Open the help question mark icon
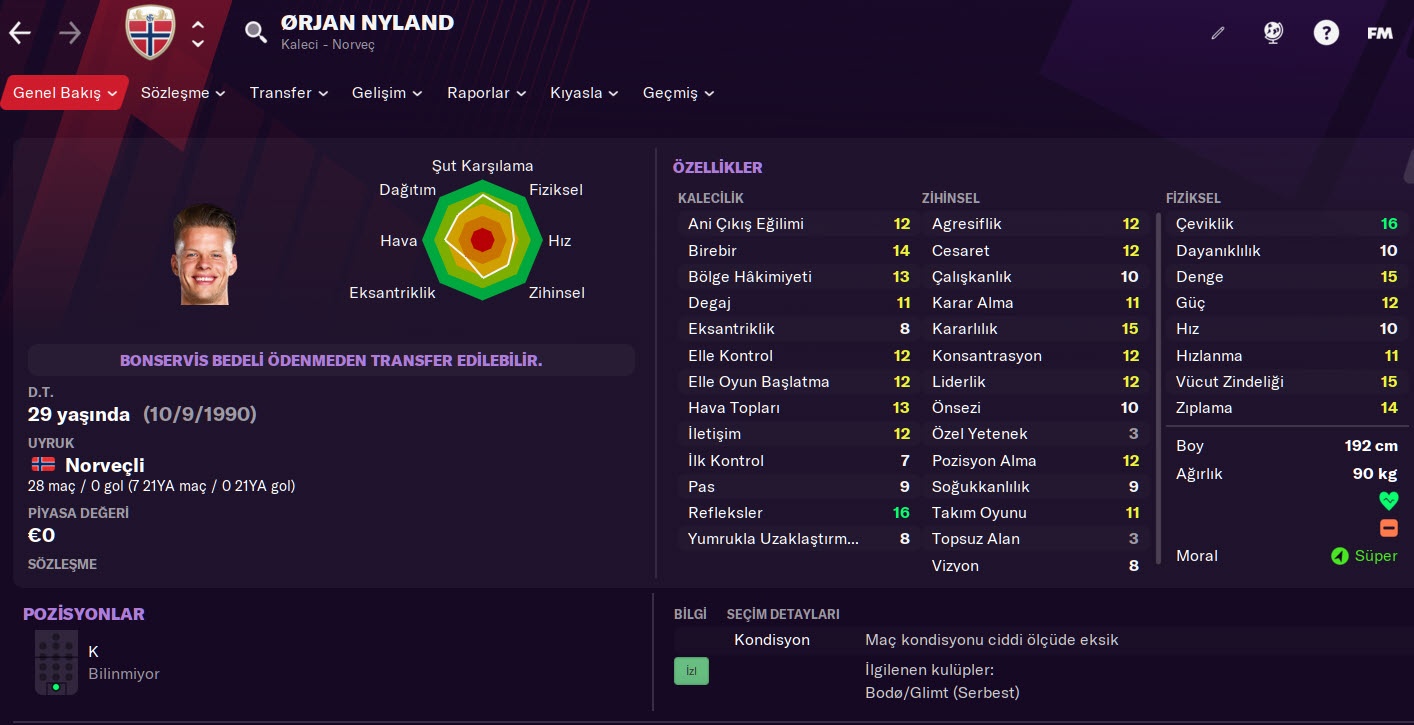 (x=1326, y=33)
